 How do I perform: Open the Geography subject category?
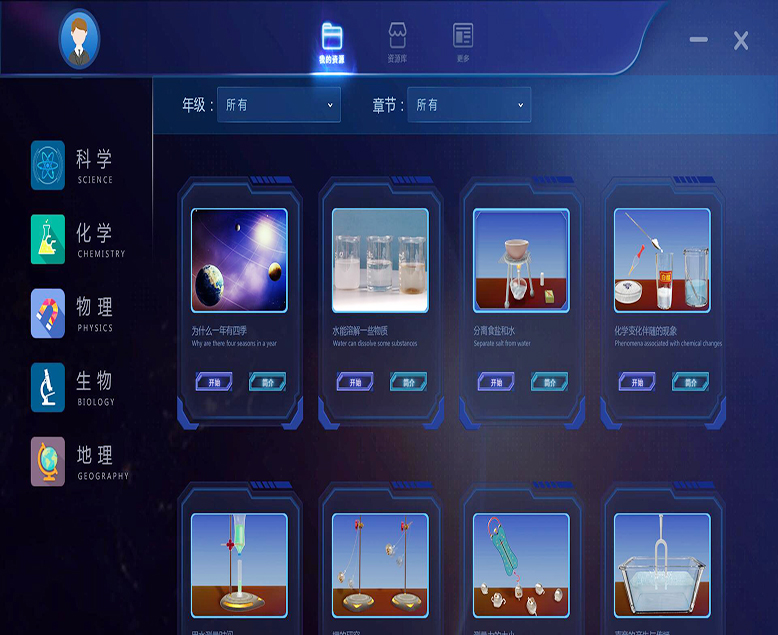[x=79, y=461]
